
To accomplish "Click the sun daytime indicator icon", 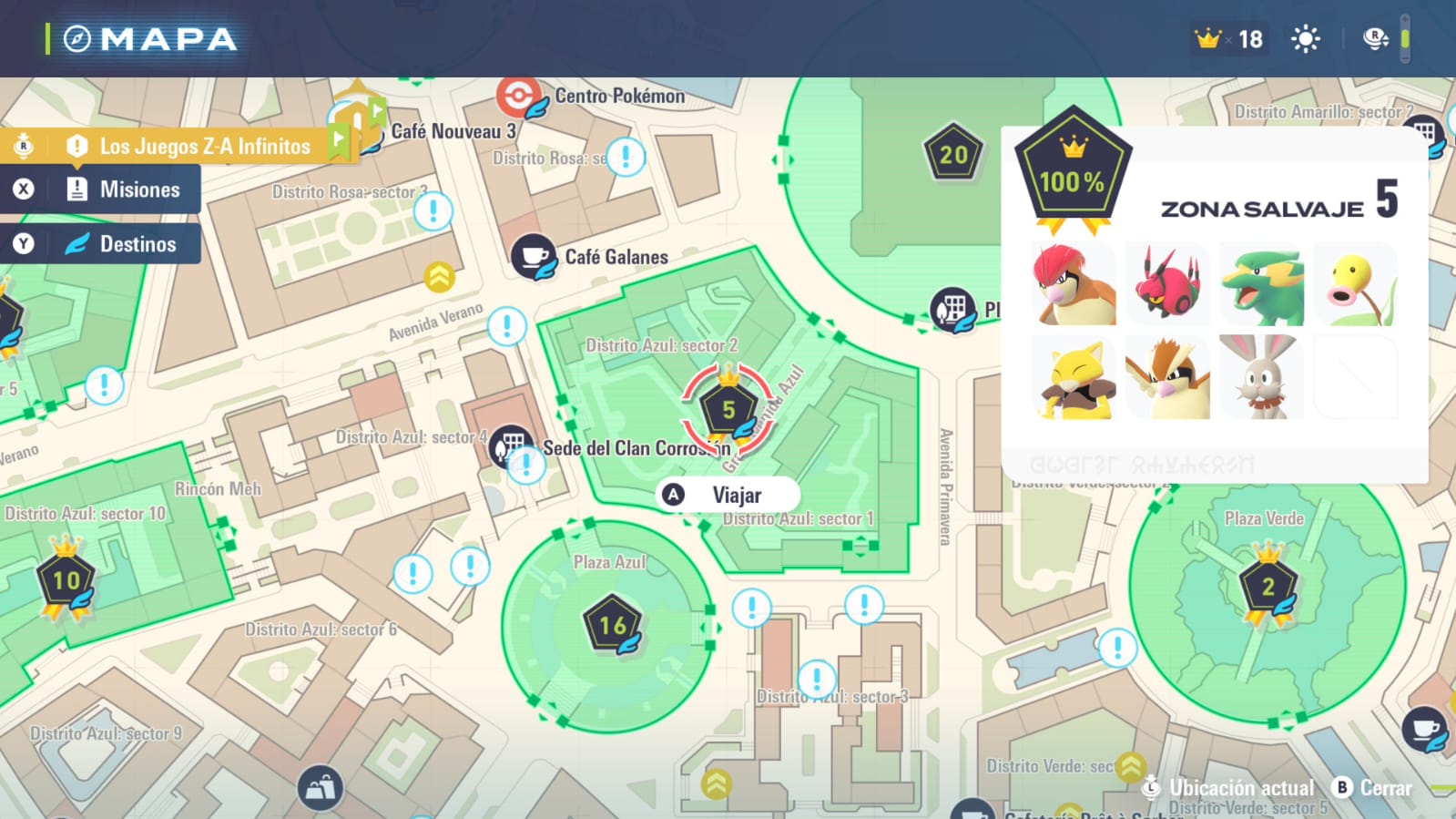I will 1305,39.
